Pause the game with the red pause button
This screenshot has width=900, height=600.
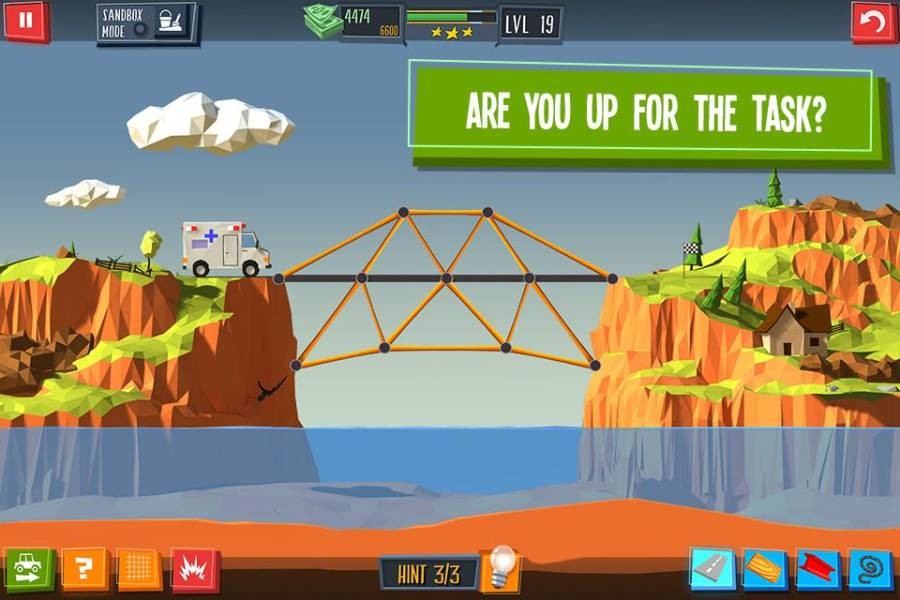[26, 20]
